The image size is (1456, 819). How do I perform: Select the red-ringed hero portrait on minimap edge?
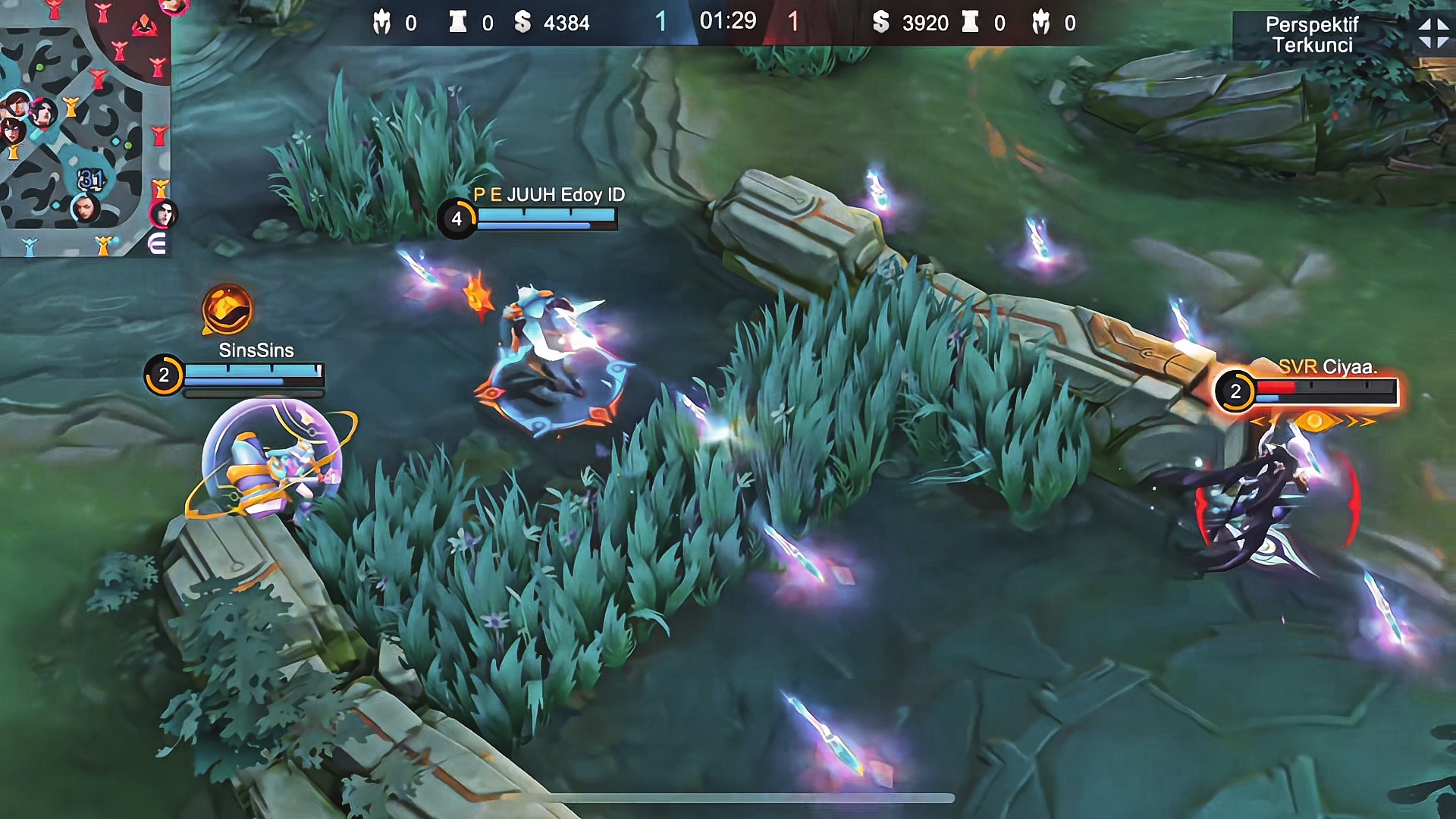163,215
